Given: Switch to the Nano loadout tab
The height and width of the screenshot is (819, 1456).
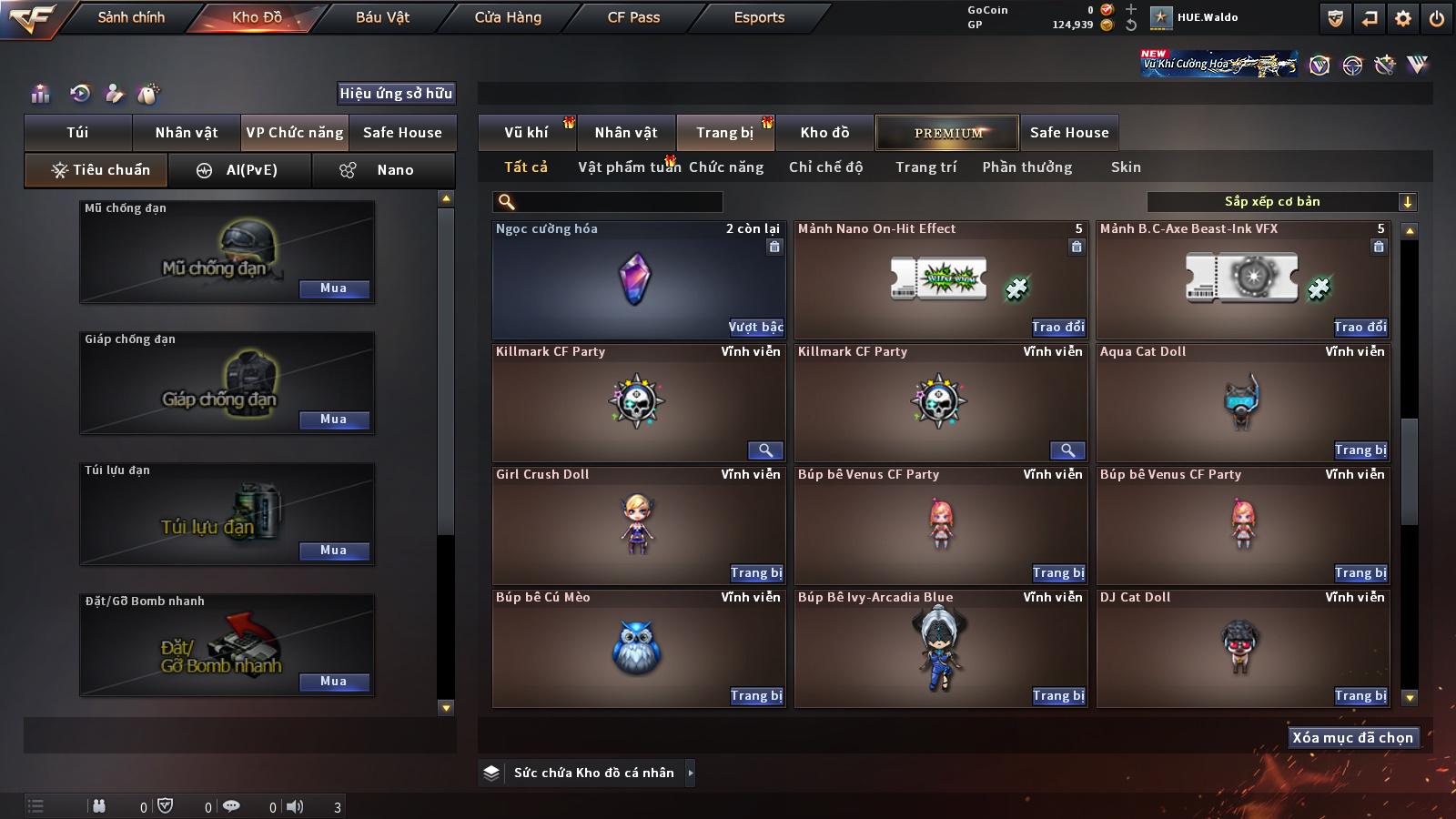Looking at the screenshot, I should pyautogui.click(x=383, y=170).
